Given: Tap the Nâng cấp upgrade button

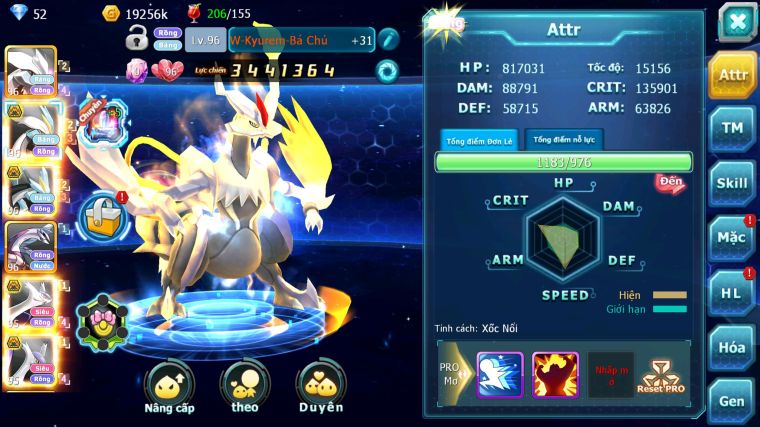Looking at the screenshot, I should [169, 387].
